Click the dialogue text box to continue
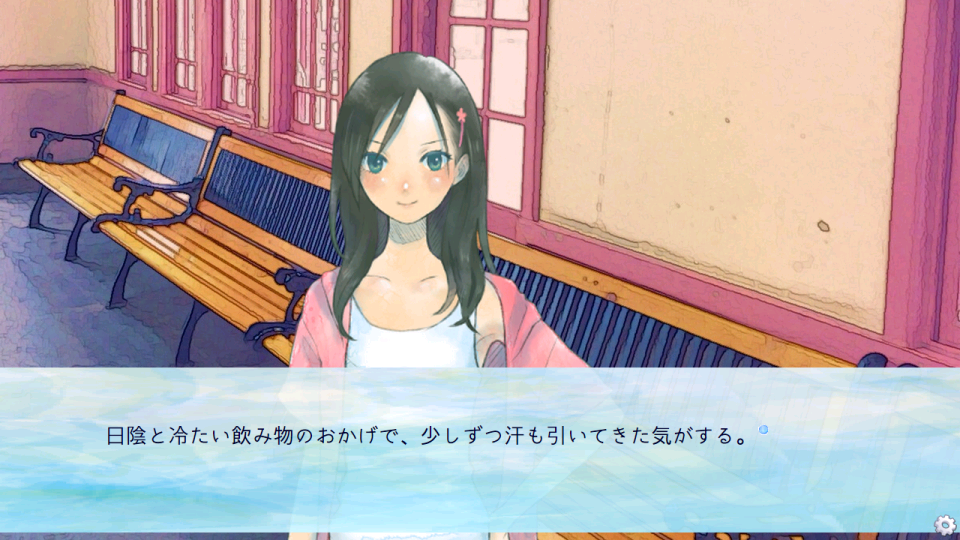Screen dimensions: 960x540 (480, 450)
